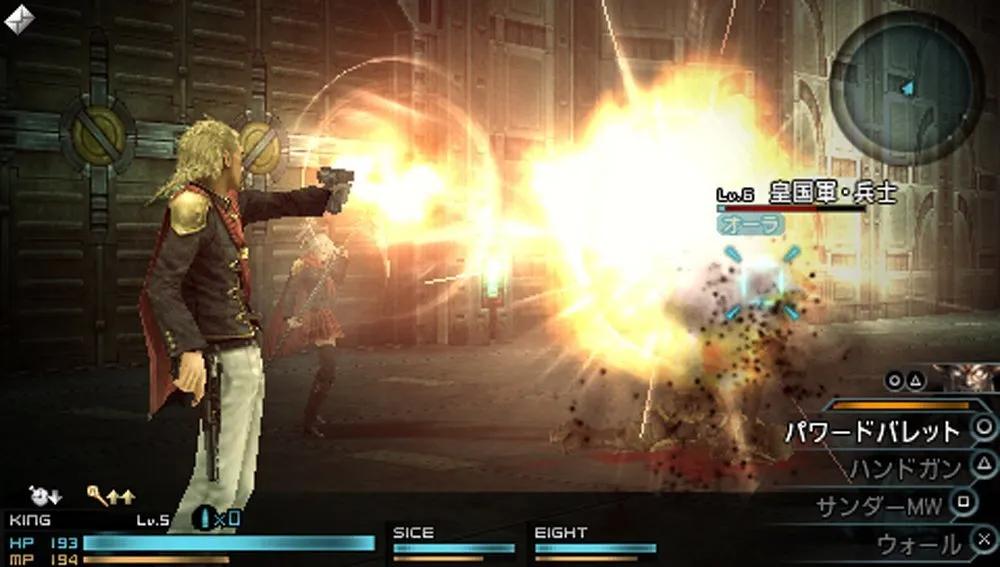Choose the ハンドガン attack command

905,468
